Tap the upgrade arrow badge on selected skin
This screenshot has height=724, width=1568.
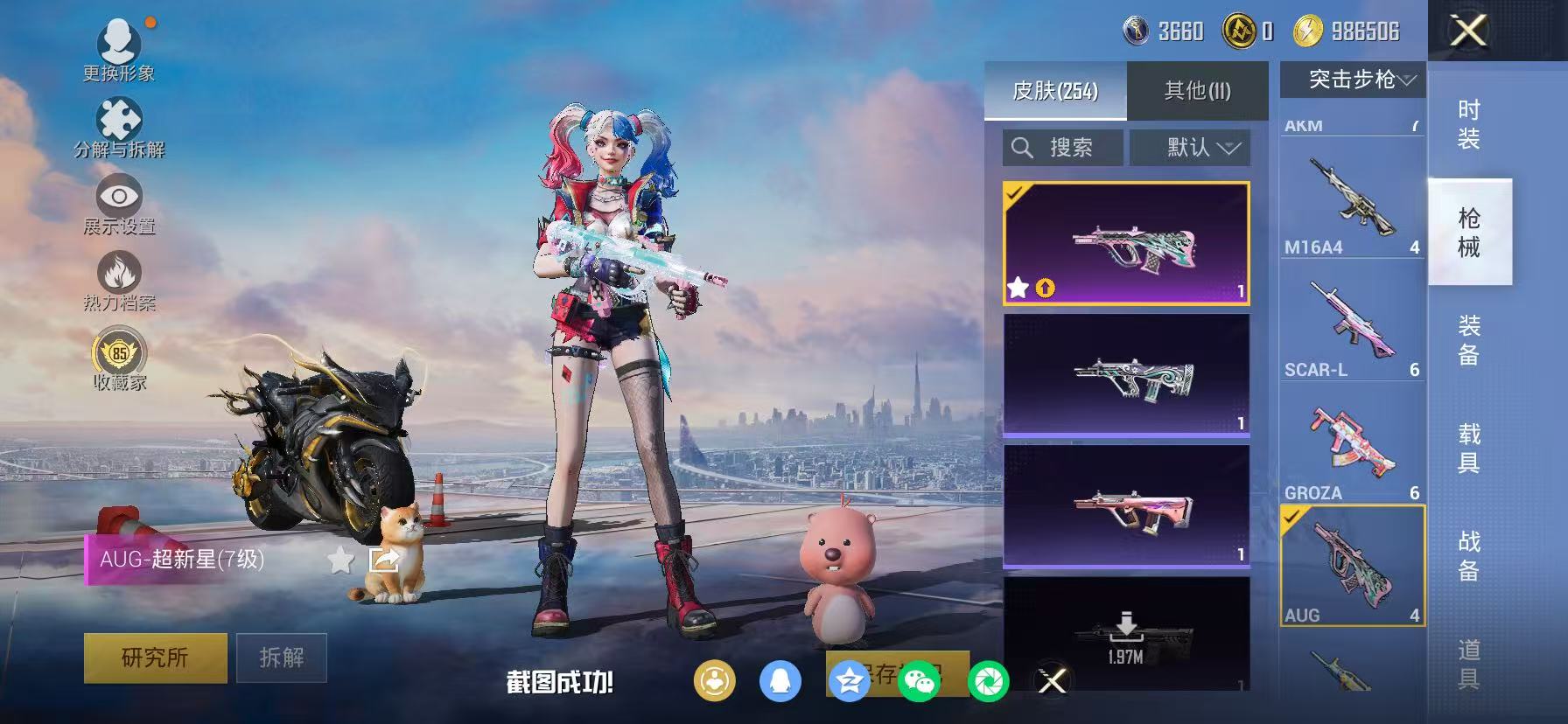point(1046,287)
